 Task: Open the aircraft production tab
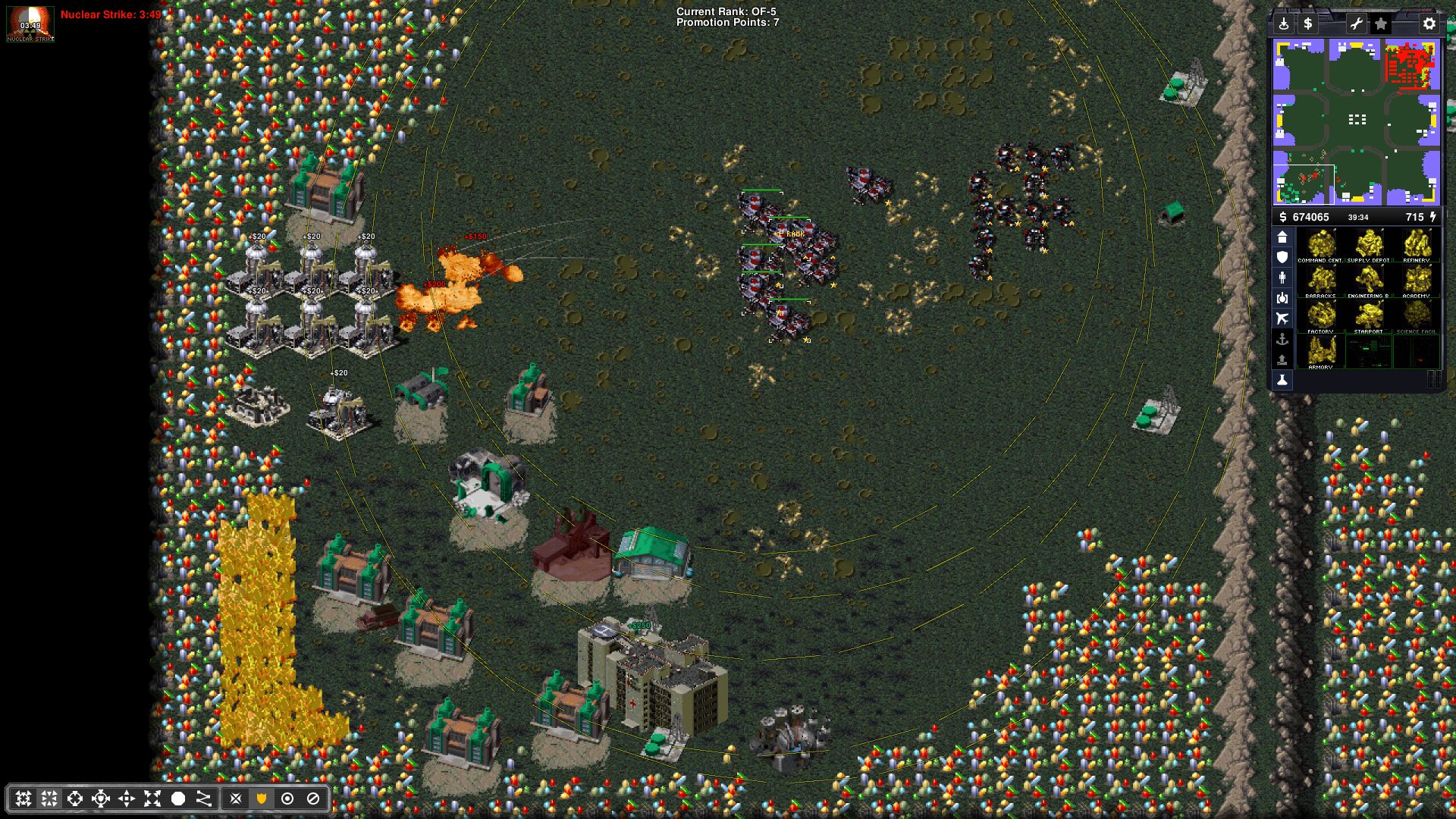pyautogui.click(x=1282, y=318)
